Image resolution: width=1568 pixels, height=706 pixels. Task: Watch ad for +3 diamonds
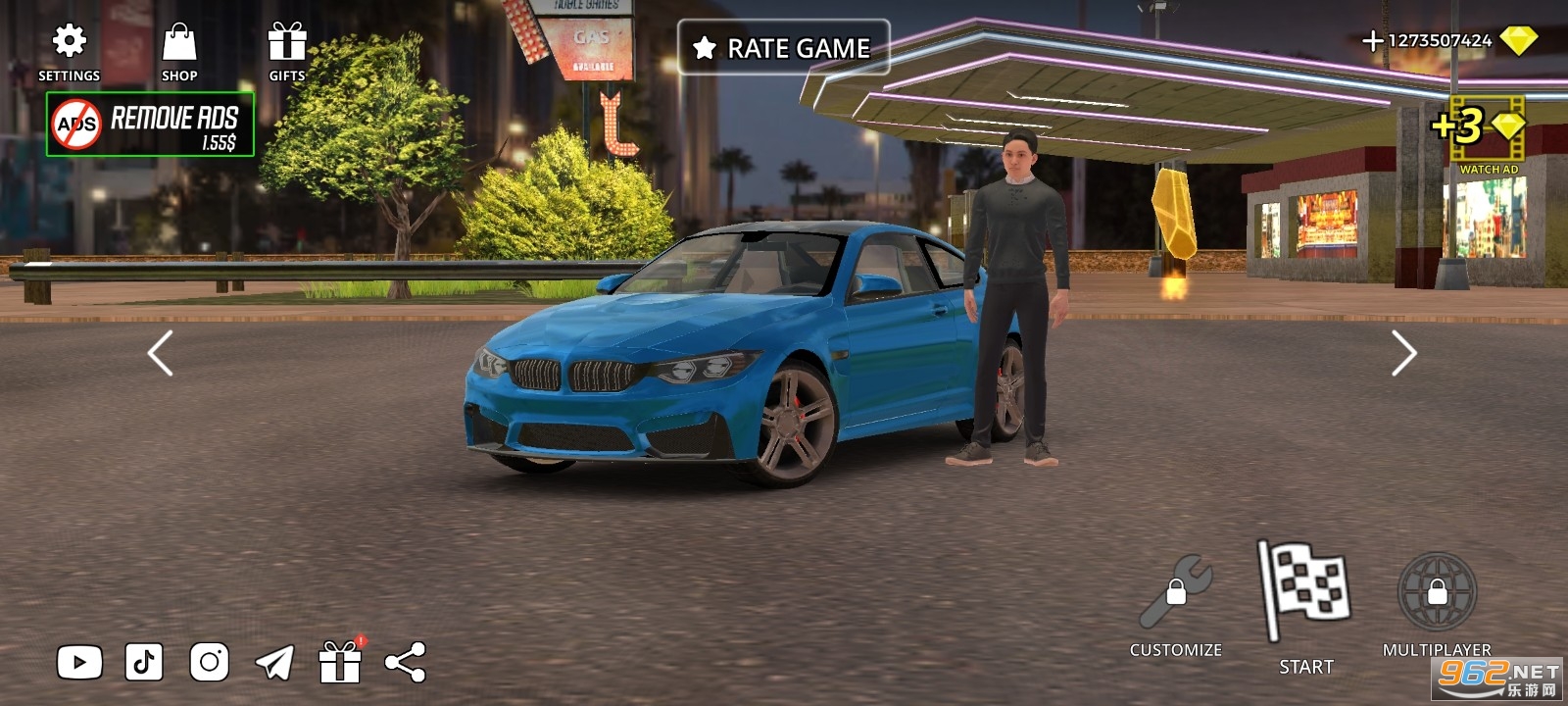coord(1481,131)
